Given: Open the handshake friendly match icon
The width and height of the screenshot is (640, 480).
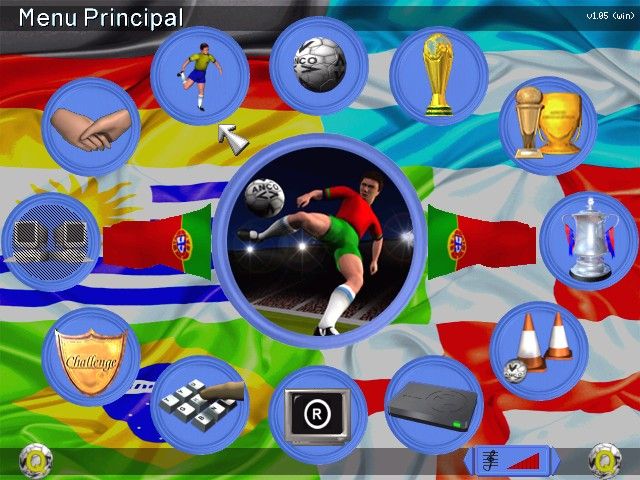Looking at the screenshot, I should click(x=90, y=128).
